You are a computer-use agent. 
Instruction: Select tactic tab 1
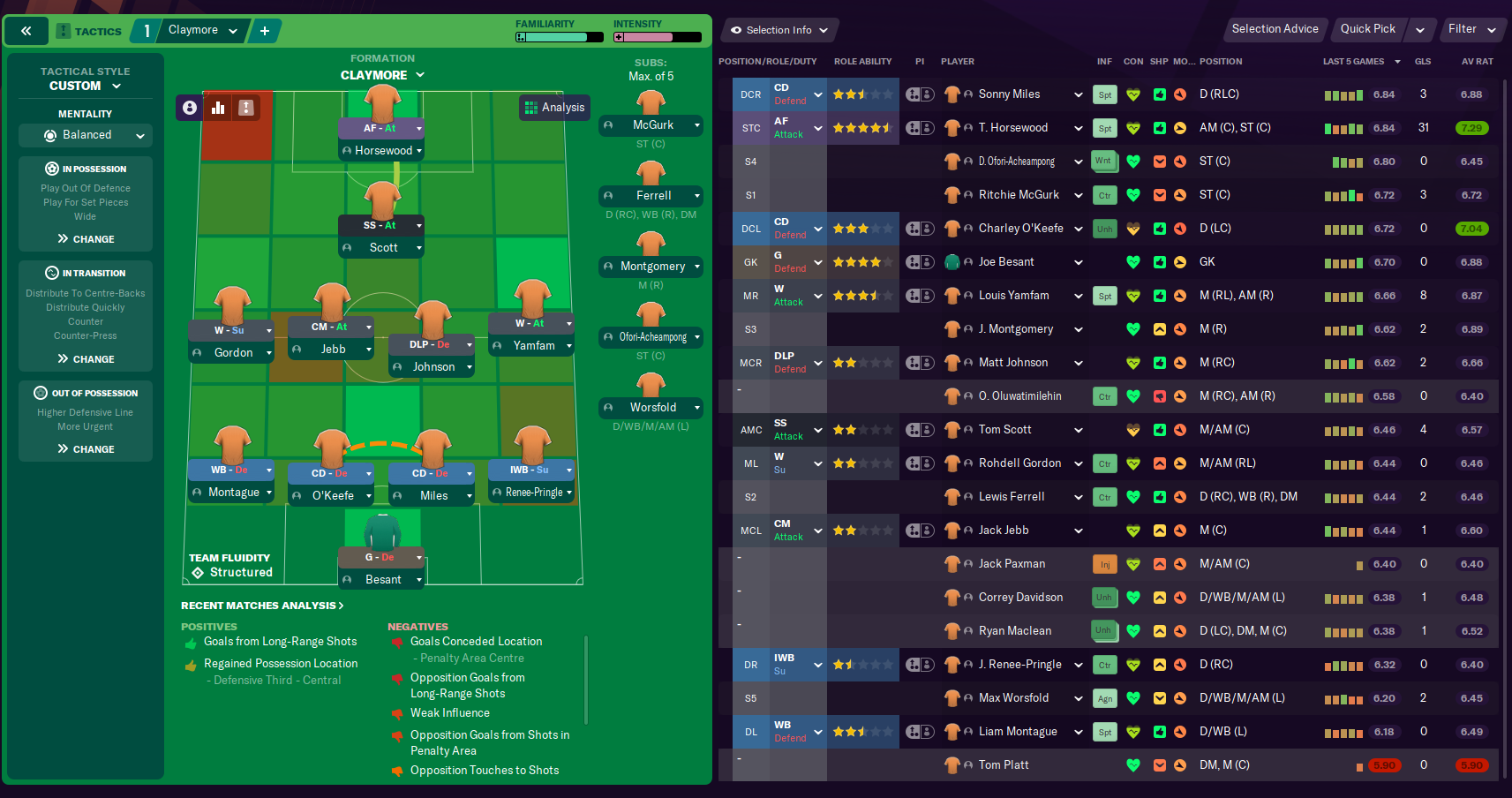(x=146, y=30)
